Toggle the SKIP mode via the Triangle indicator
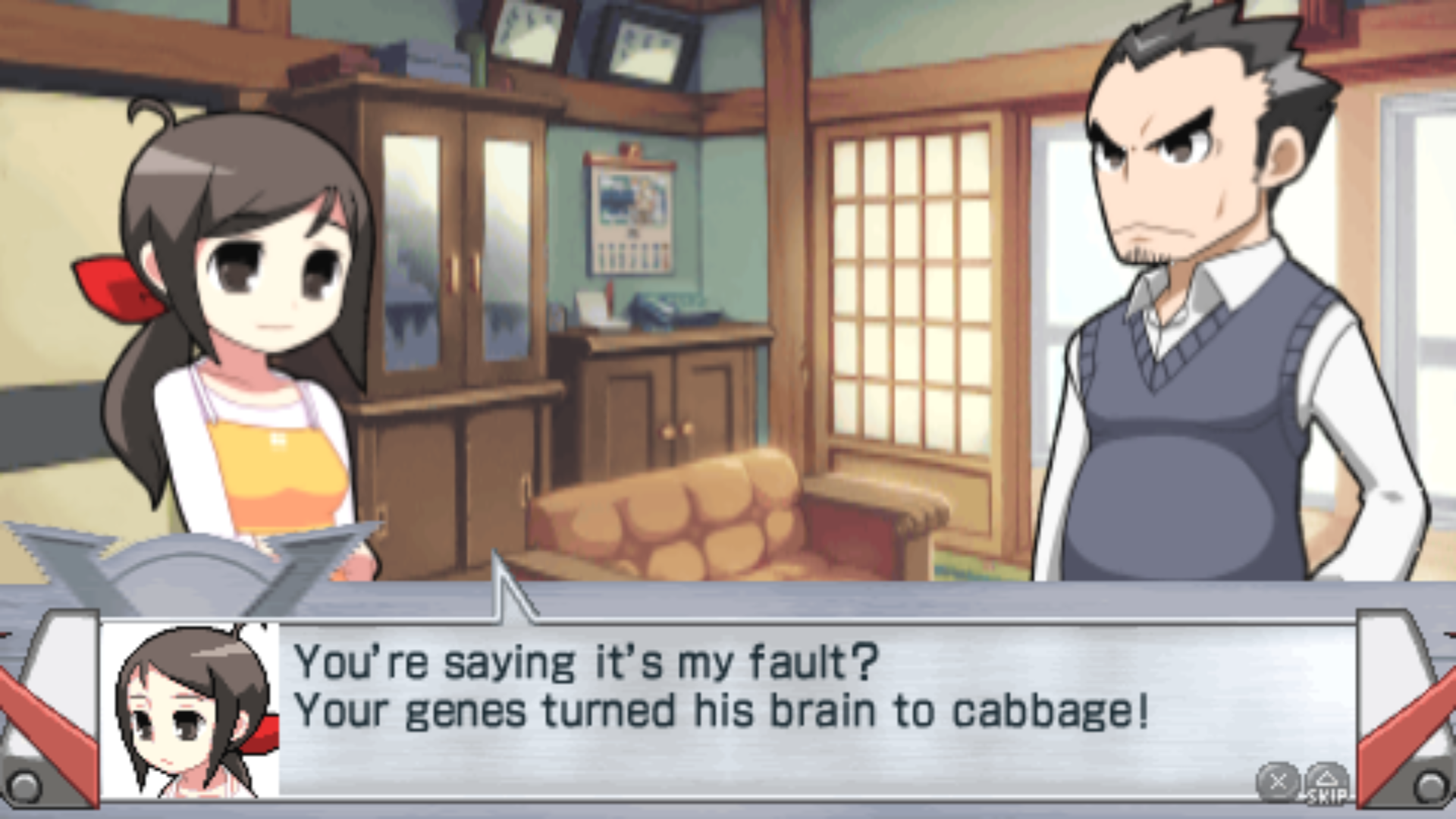1456x819 pixels. pyautogui.click(x=1326, y=781)
